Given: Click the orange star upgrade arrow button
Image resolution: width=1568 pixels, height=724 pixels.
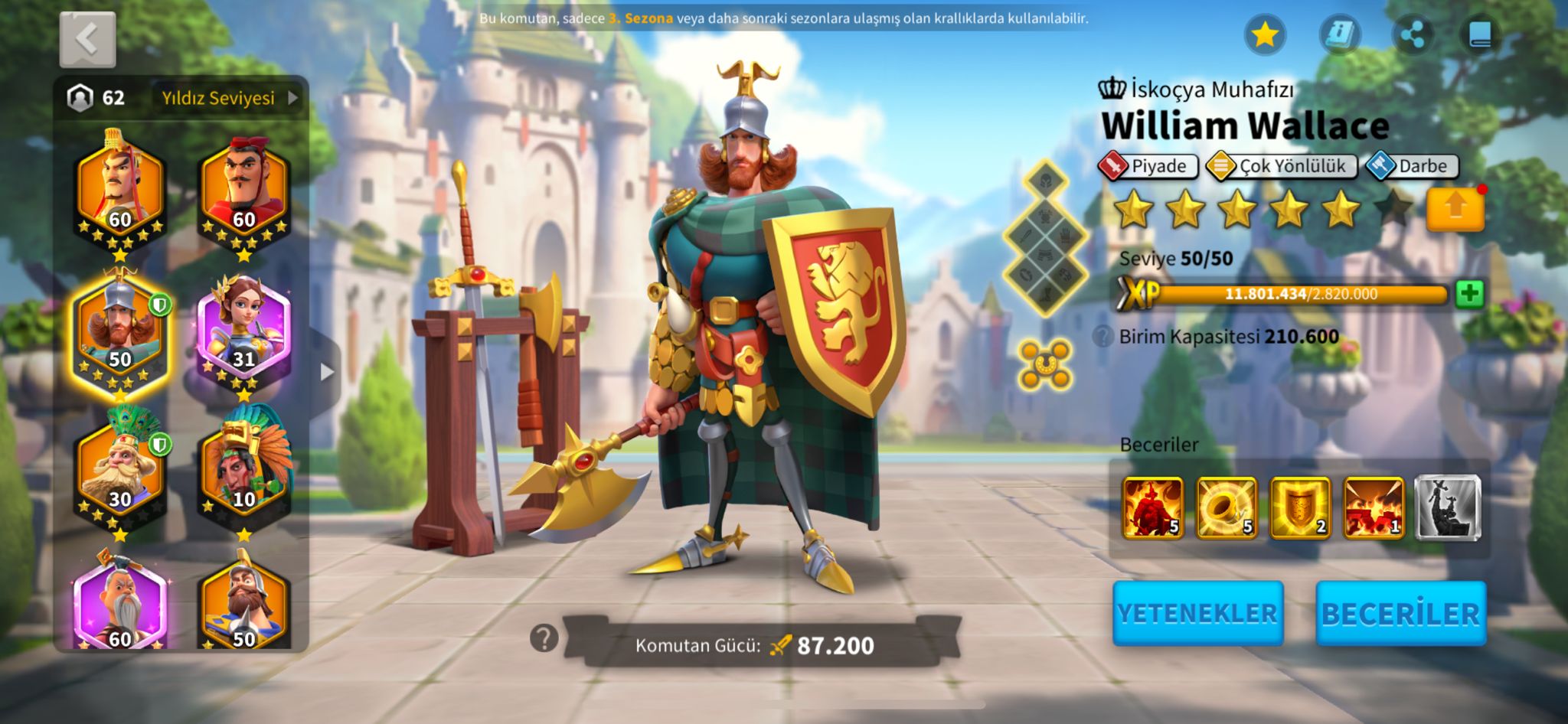Looking at the screenshot, I should tap(1455, 208).
